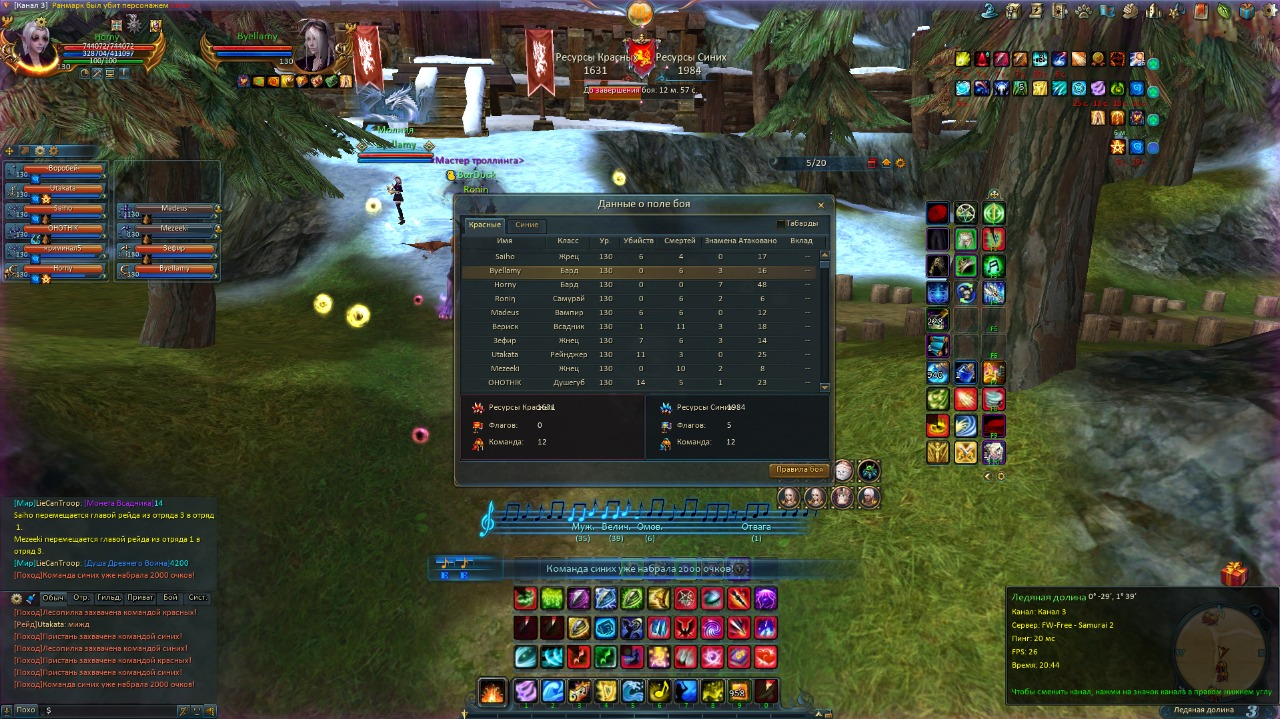This screenshot has height=719, width=1280.
Task: Open the Правила боя rules button
Action: point(799,470)
